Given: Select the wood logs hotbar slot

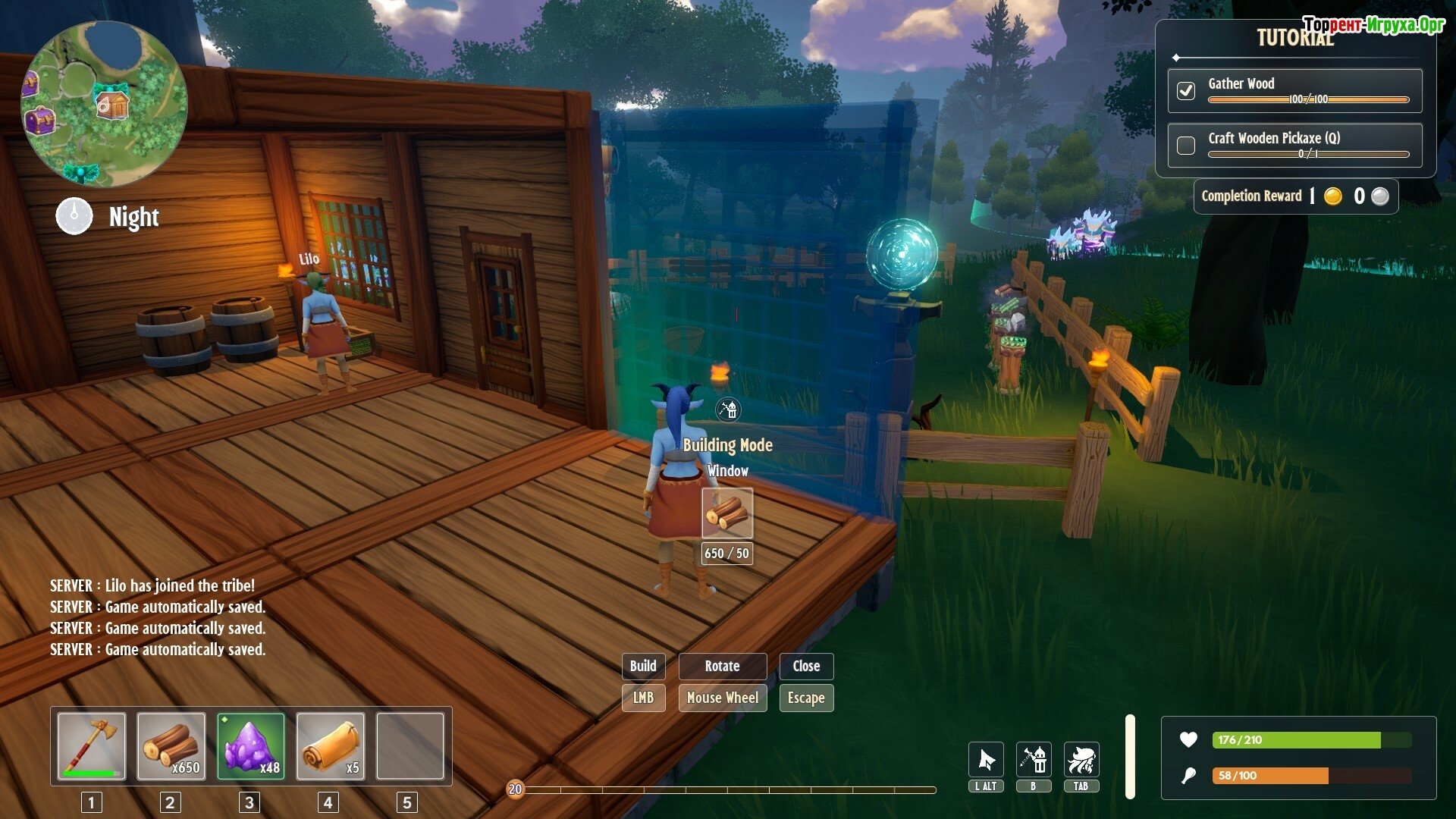Looking at the screenshot, I should click(x=171, y=746).
